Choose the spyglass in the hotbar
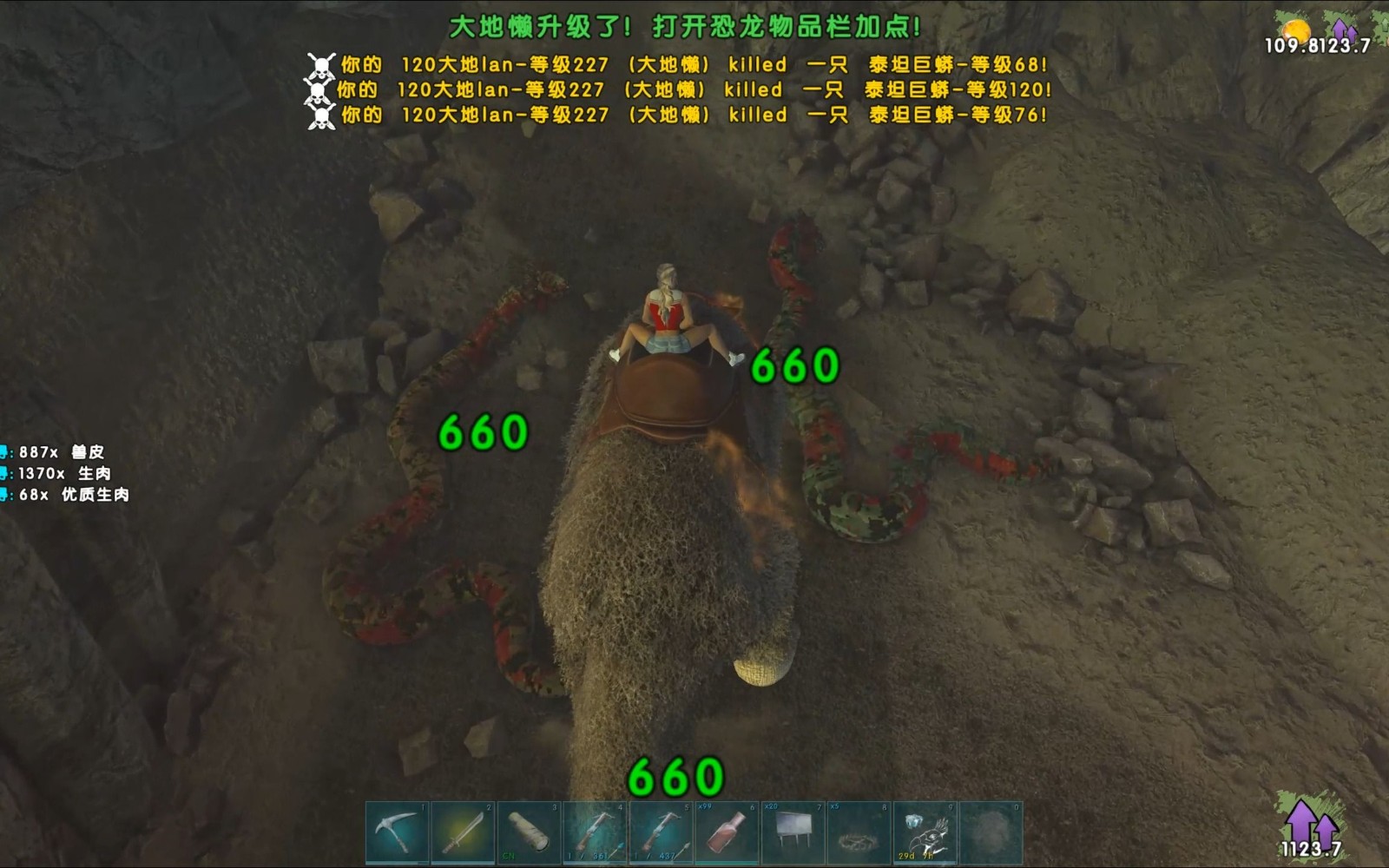The height and width of the screenshot is (868, 1389). [530, 833]
